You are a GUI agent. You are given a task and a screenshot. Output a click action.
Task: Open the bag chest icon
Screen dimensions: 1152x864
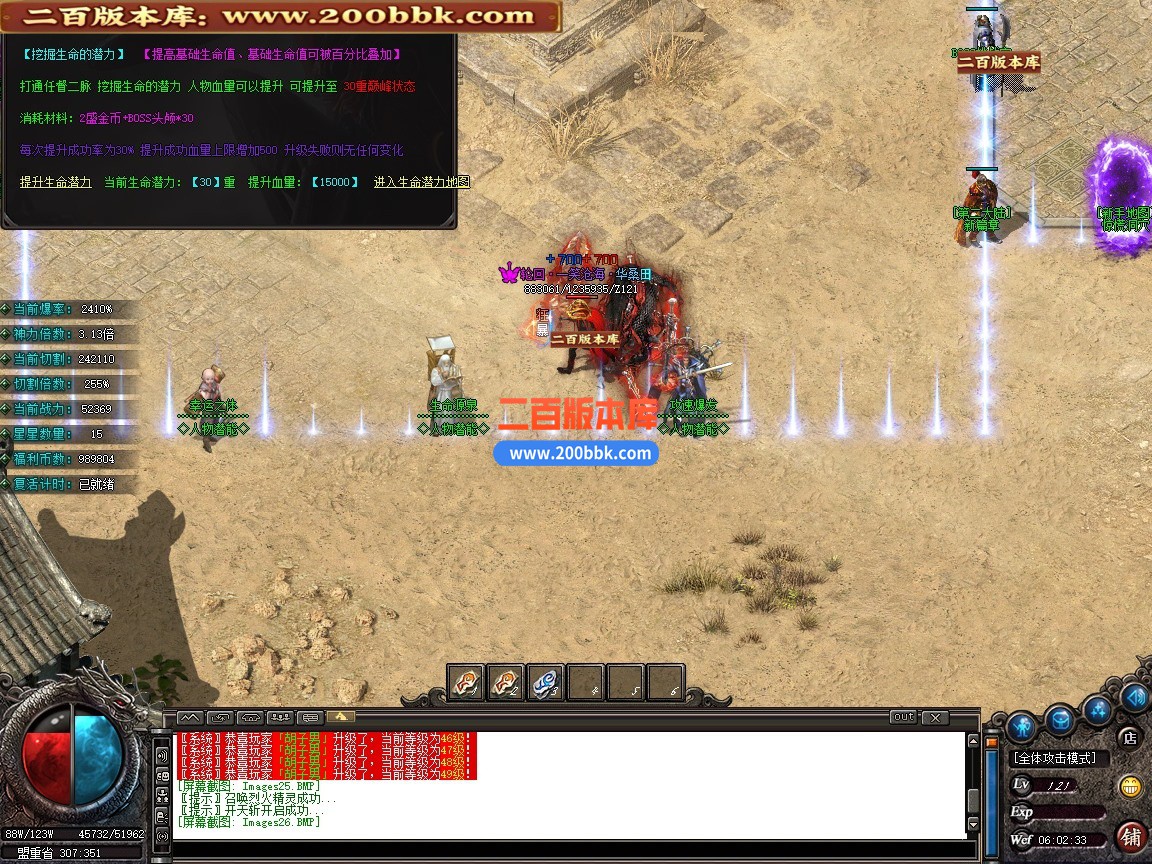[x=1060, y=719]
